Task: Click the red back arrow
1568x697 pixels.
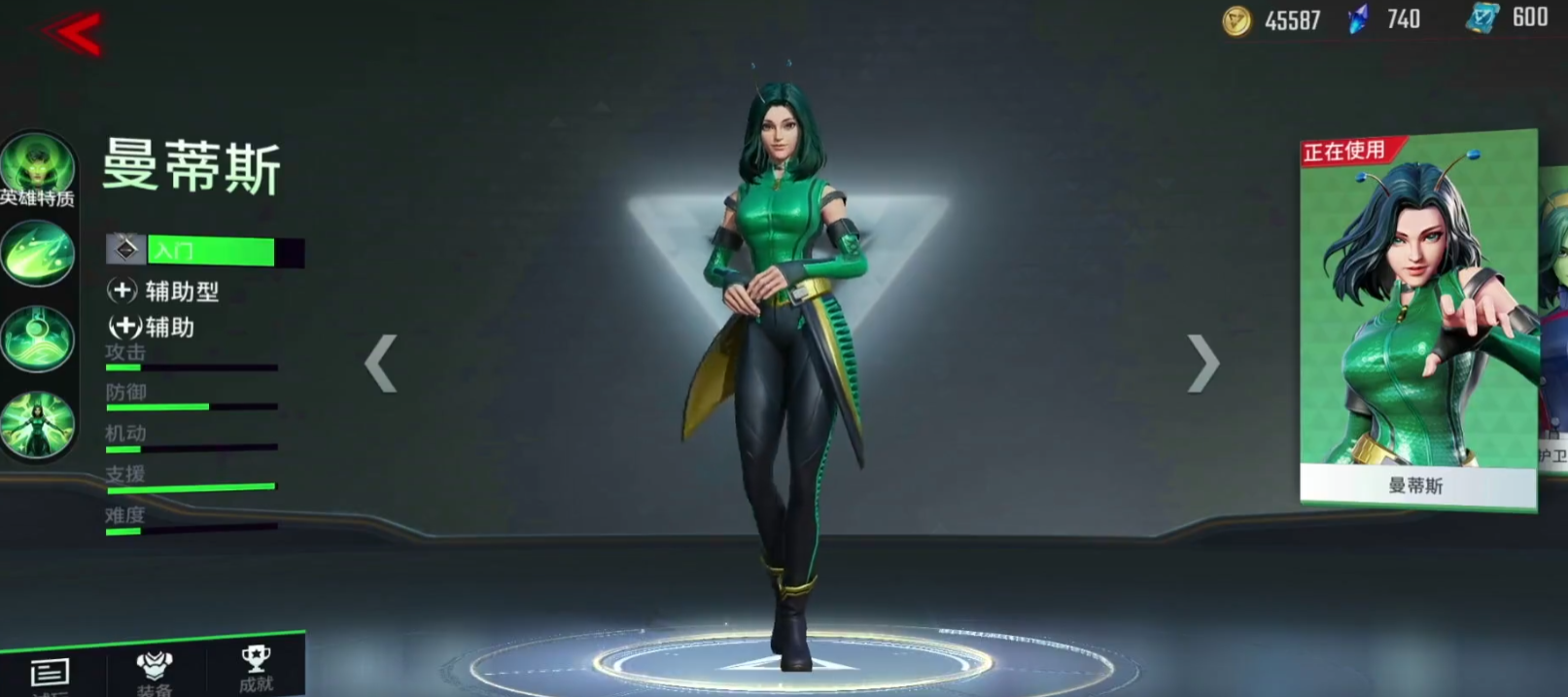Action: (74, 33)
